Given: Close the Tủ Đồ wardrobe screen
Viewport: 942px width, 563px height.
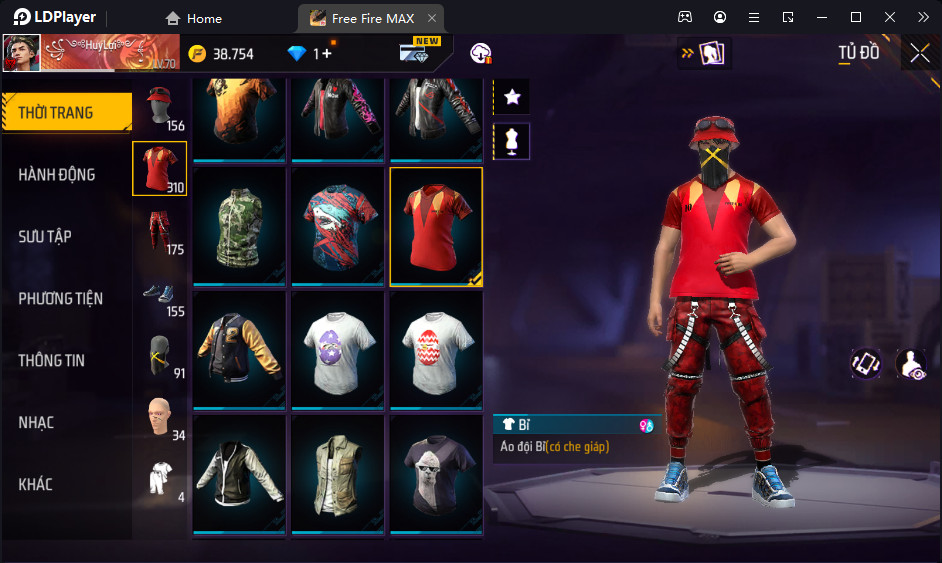Looking at the screenshot, I should click(920, 53).
